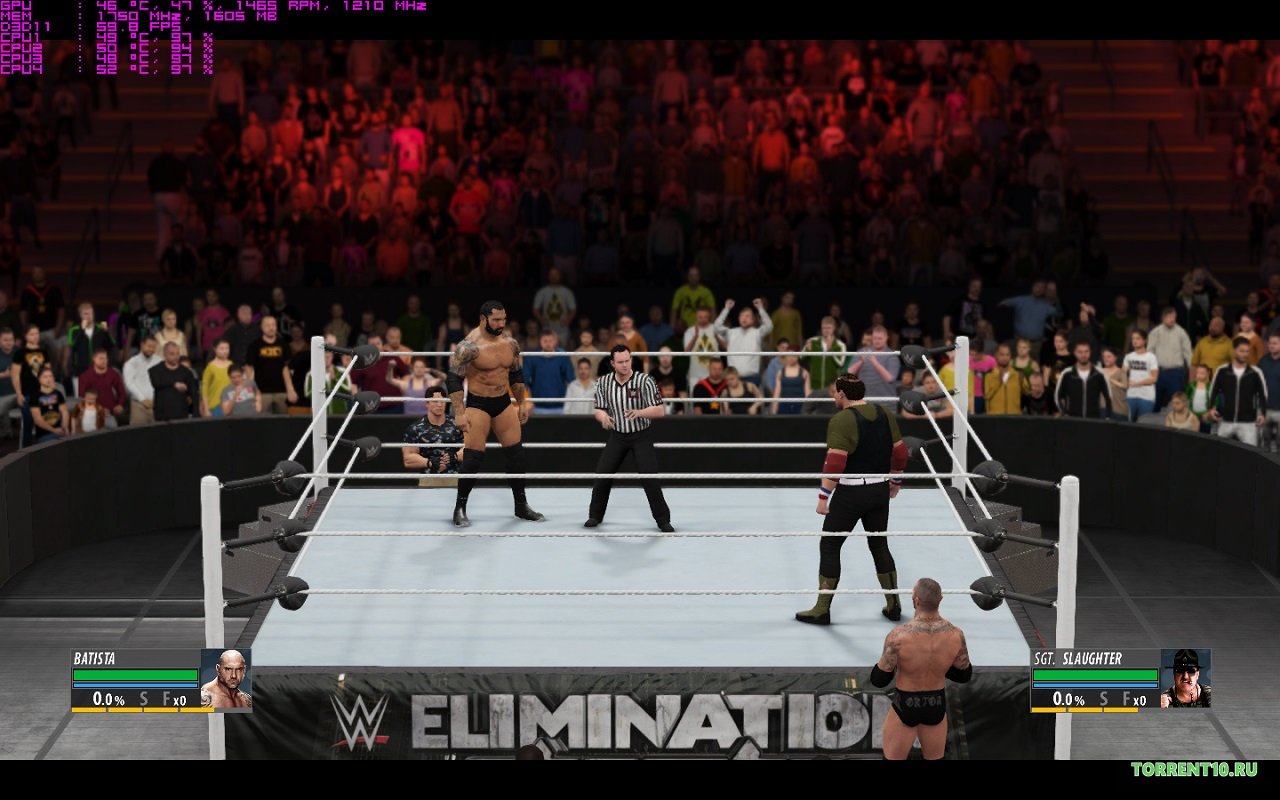Select Sgt. Slaughter's portrait icon
Screen dimensions: 1280x800
(x=1185, y=679)
